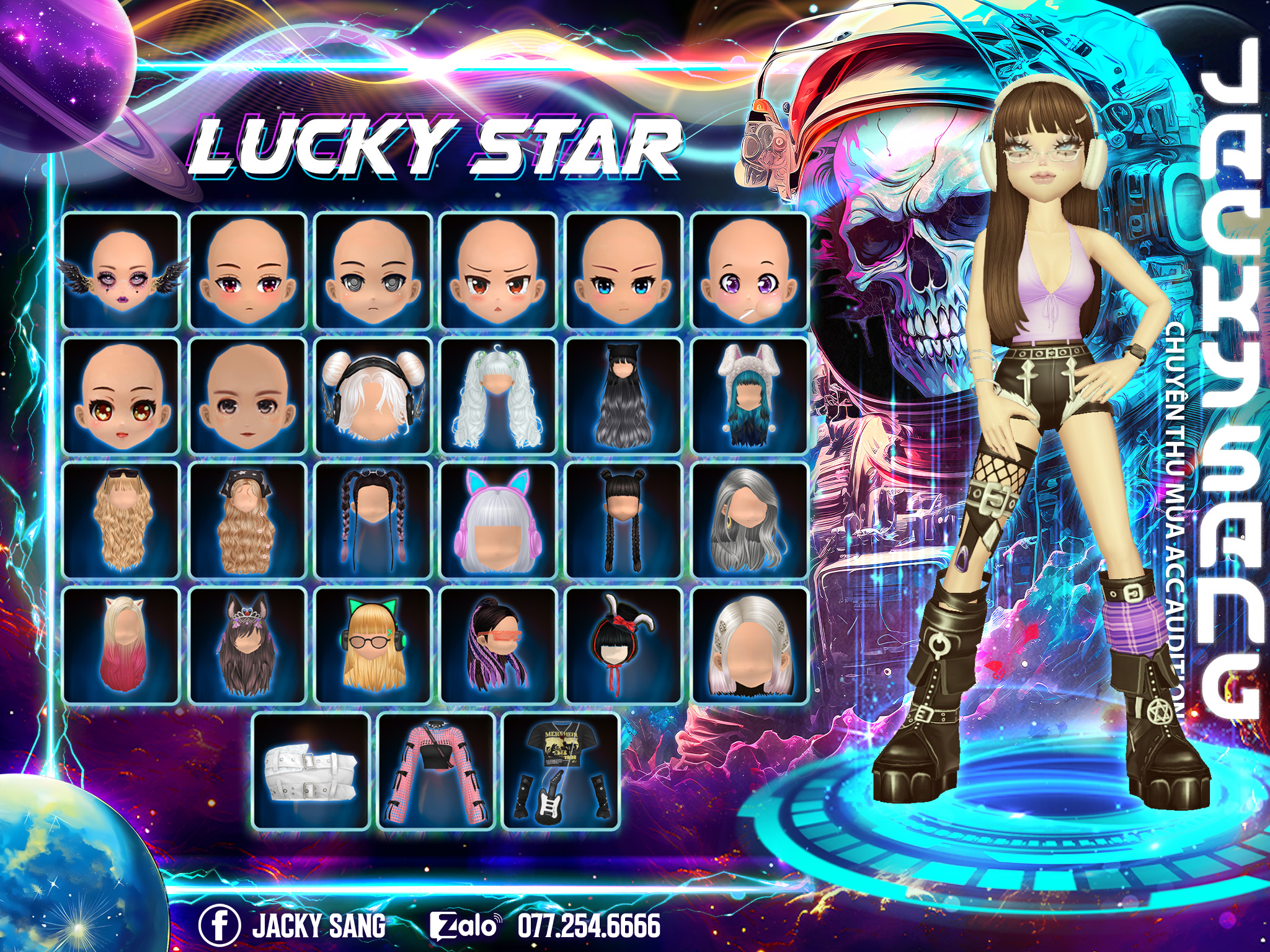Select the face with black wings
Viewport: 1270px width, 952px height.
coord(122,270)
